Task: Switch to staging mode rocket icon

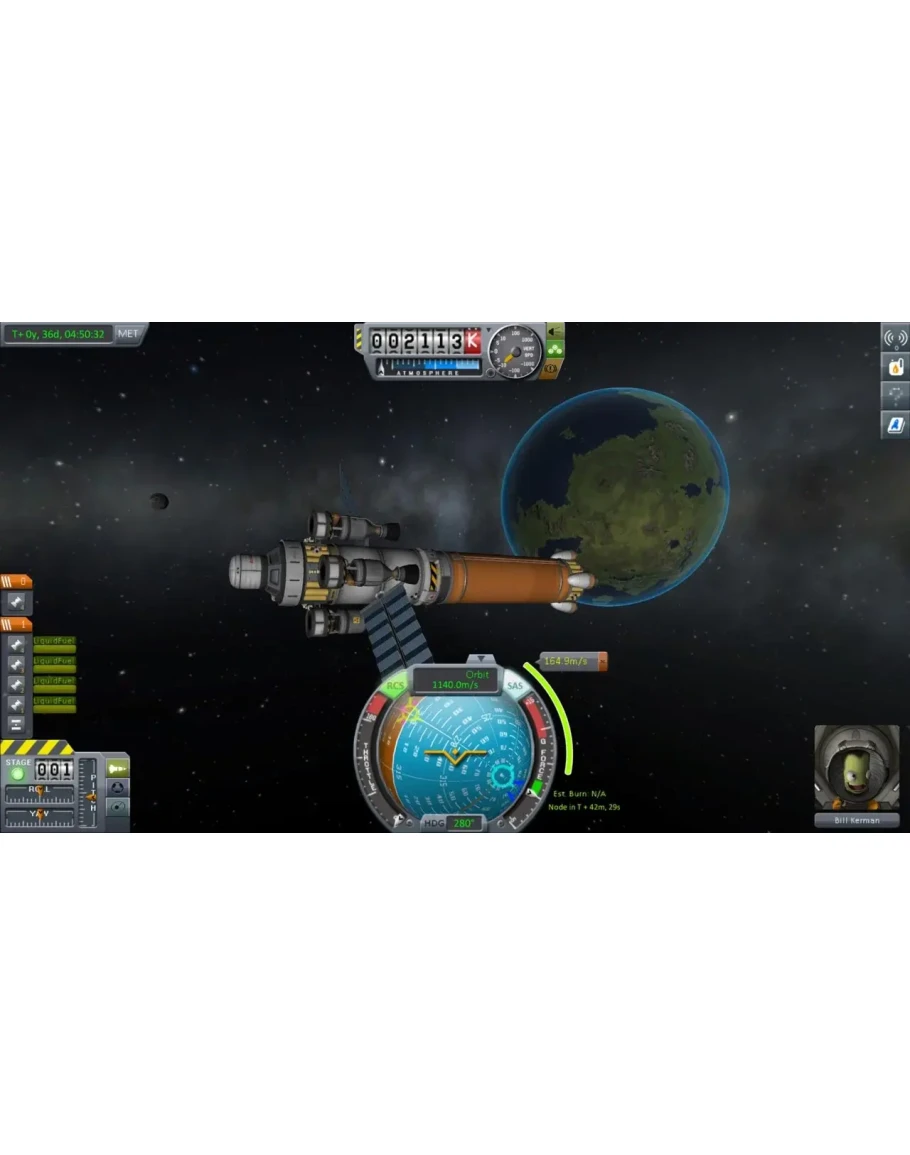Action: point(117,768)
